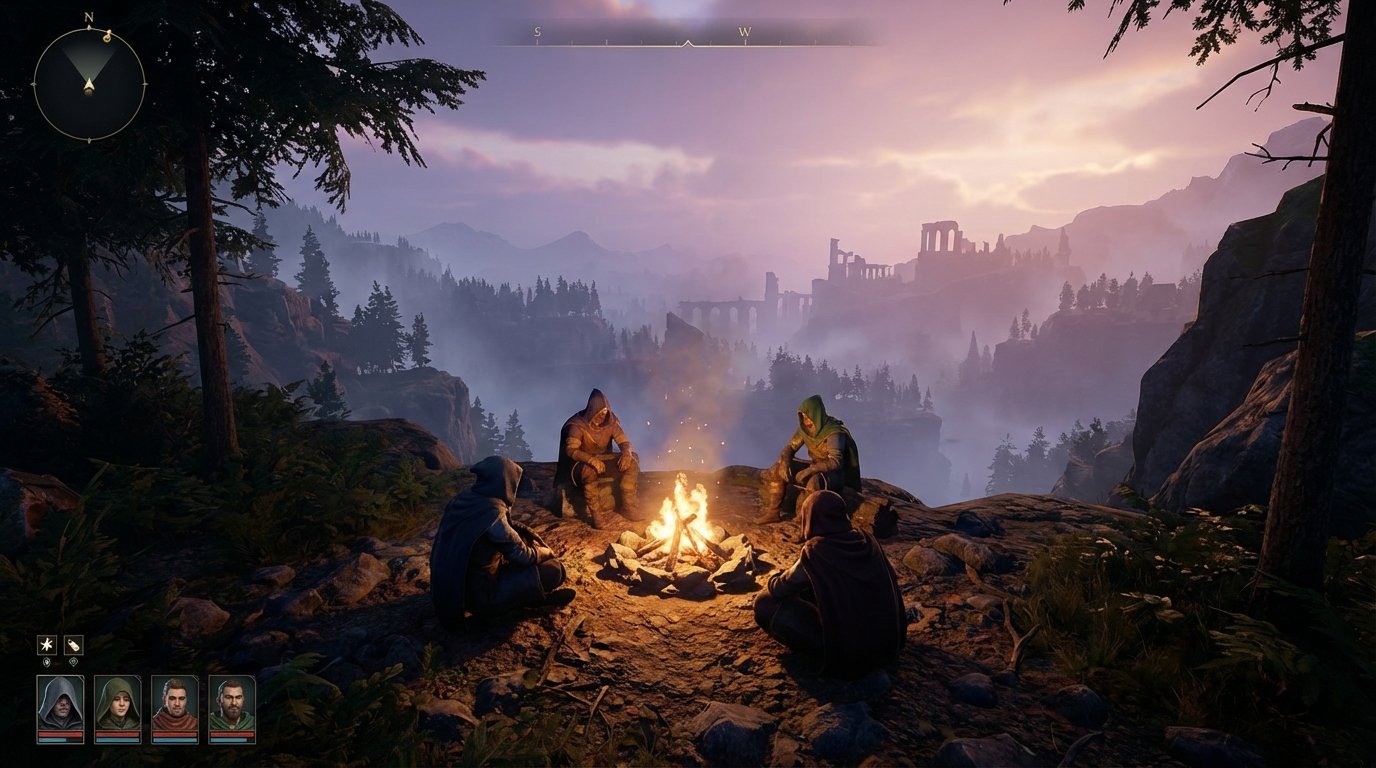Click the east cardinal tick on the compass ring
The image size is (1376, 768).
point(144,84)
